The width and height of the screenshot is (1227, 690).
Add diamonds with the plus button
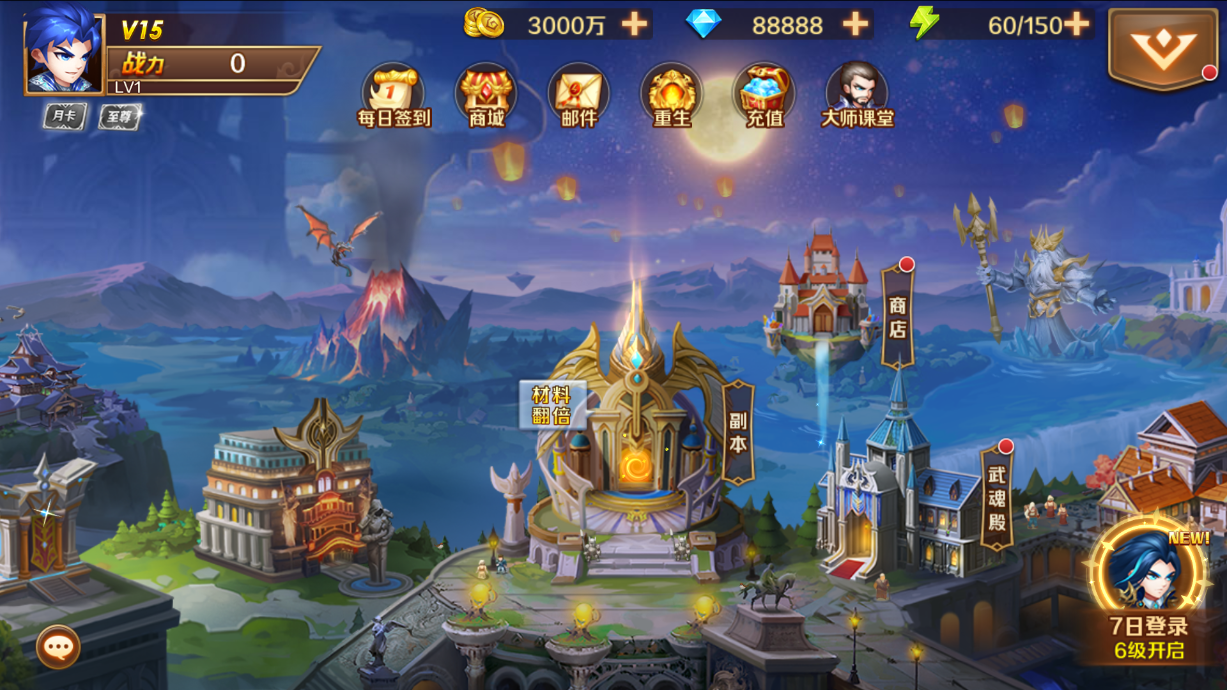[x=855, y=24]
